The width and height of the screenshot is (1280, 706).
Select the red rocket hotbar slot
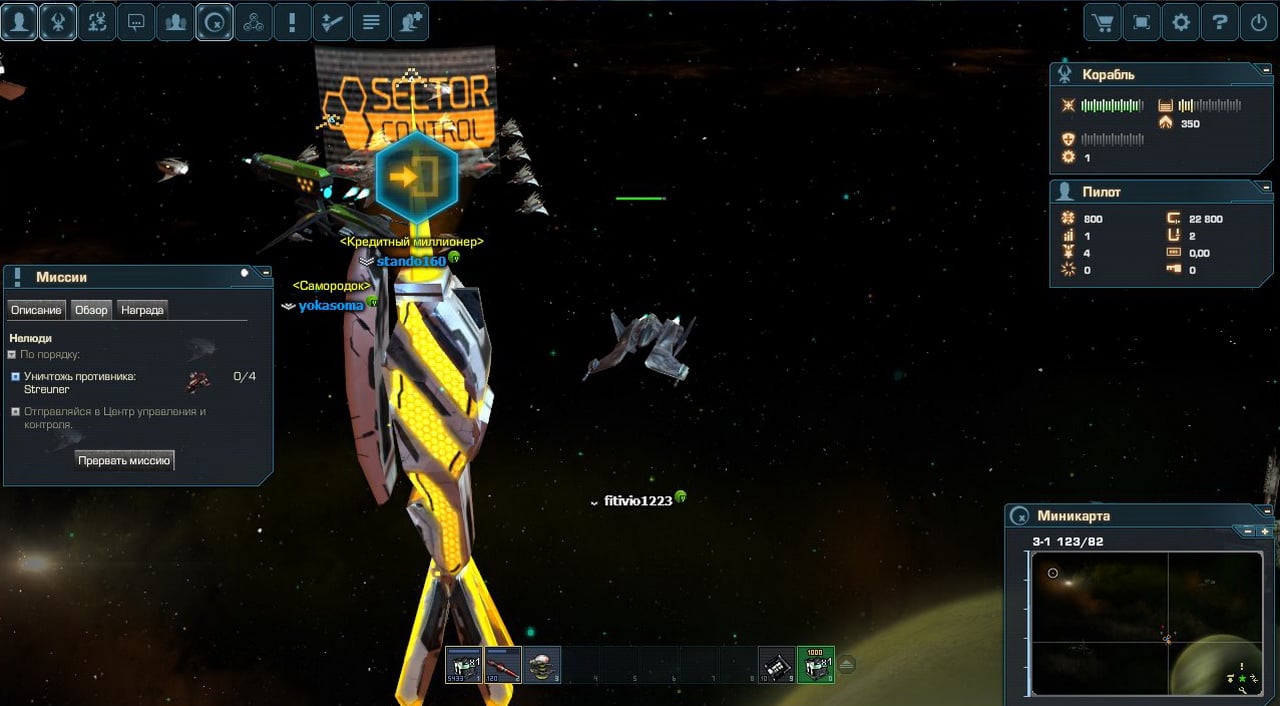pos(503,664)
